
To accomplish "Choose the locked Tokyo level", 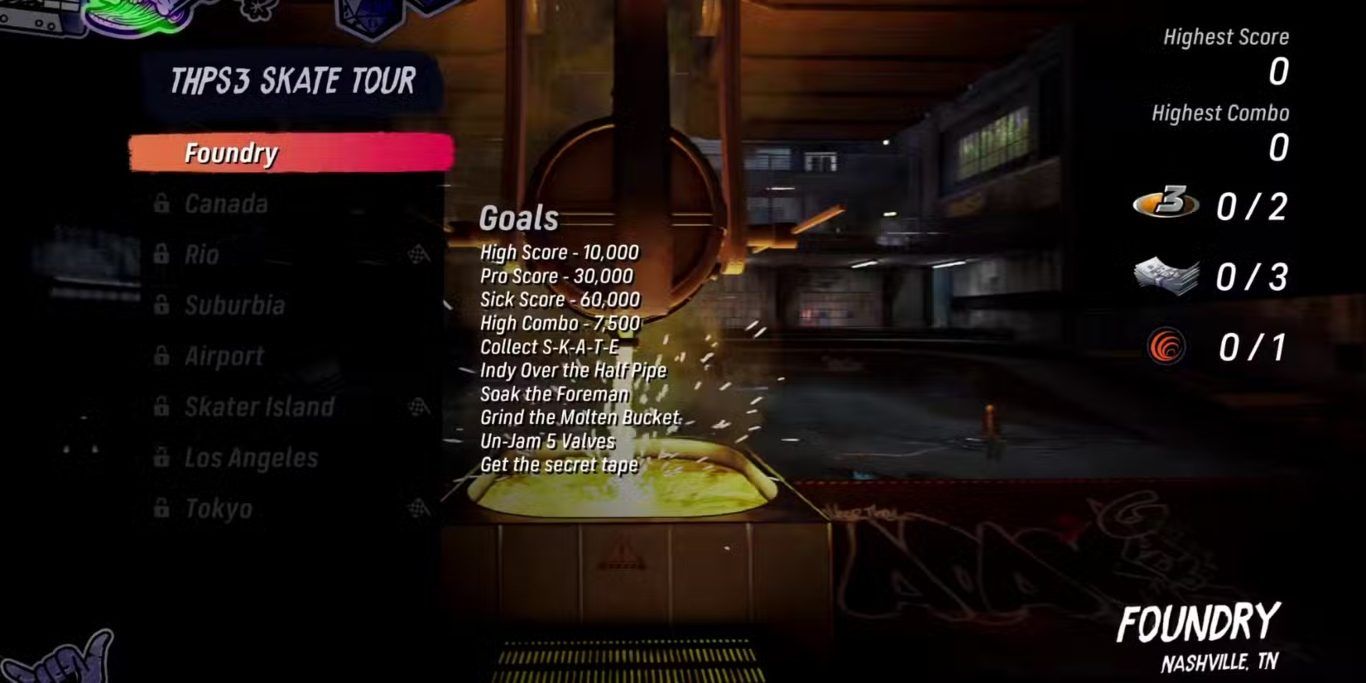I will [218, 509].
